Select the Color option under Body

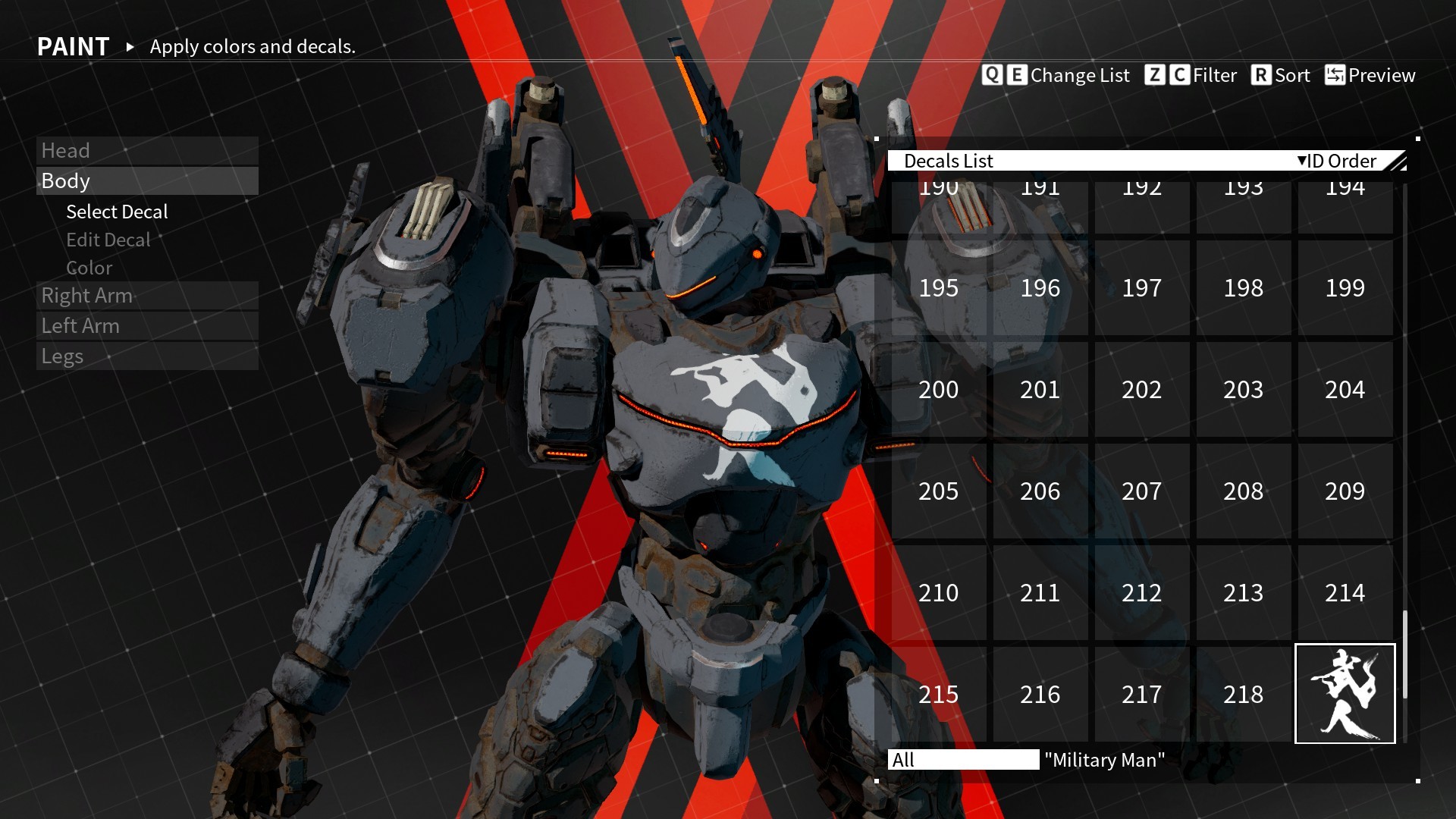coord(89,268)
